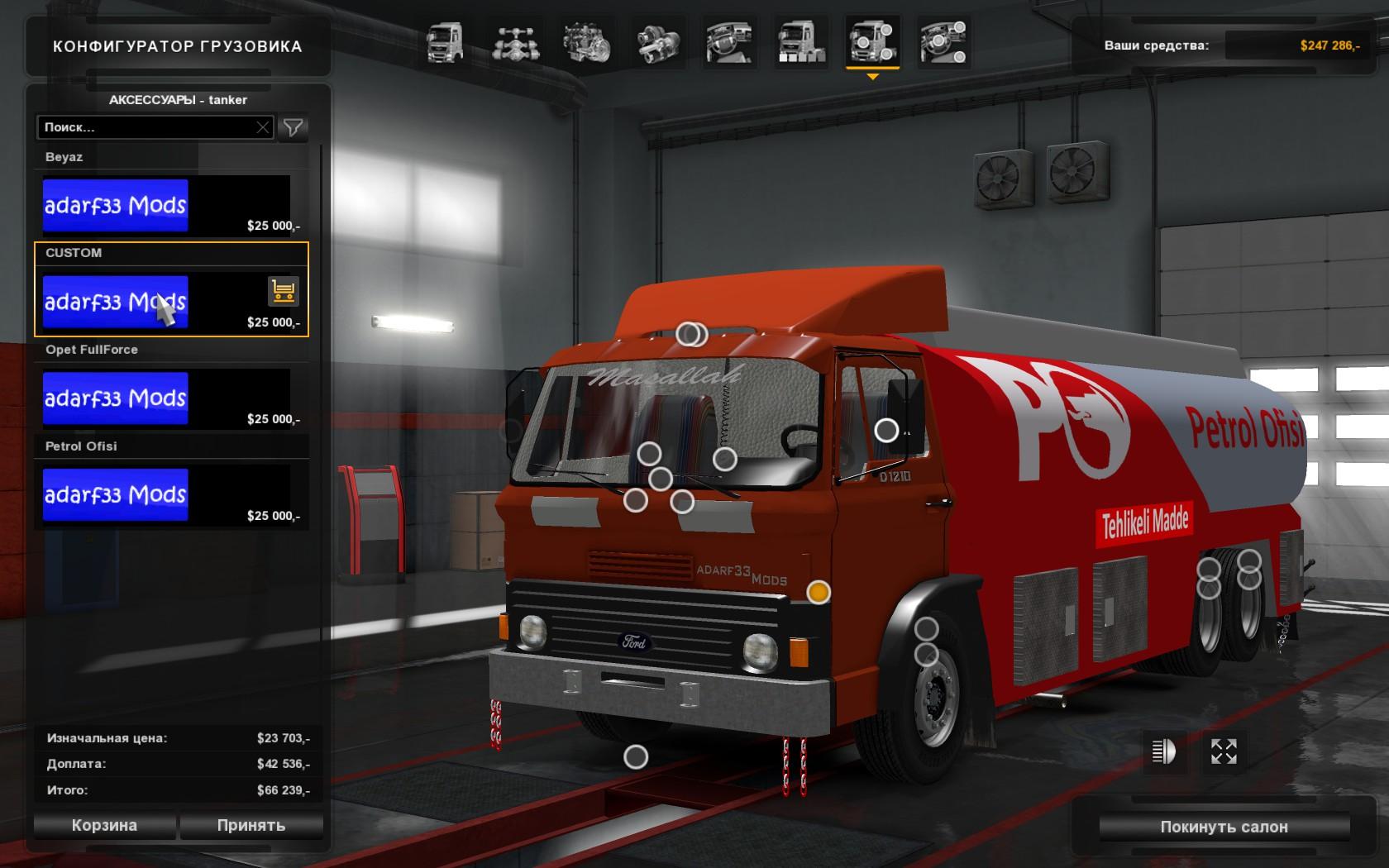Add the CUSTOM item to cart

(x=283, y=291)
